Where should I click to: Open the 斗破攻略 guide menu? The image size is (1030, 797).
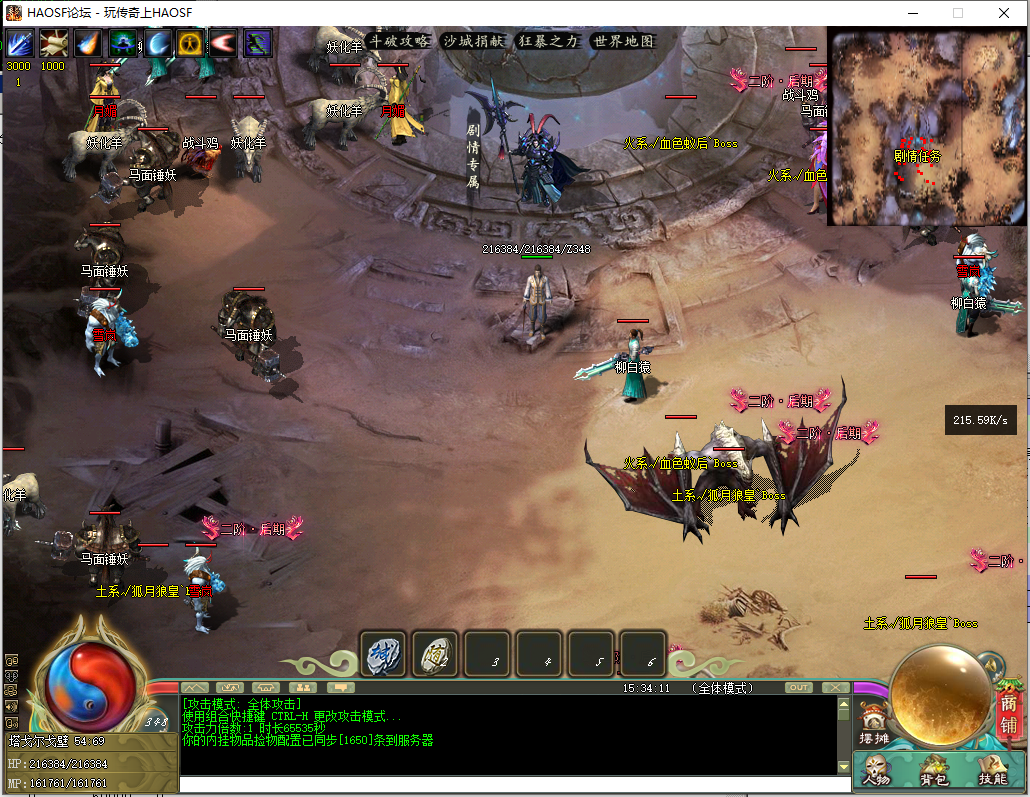[x=399, y=41]
